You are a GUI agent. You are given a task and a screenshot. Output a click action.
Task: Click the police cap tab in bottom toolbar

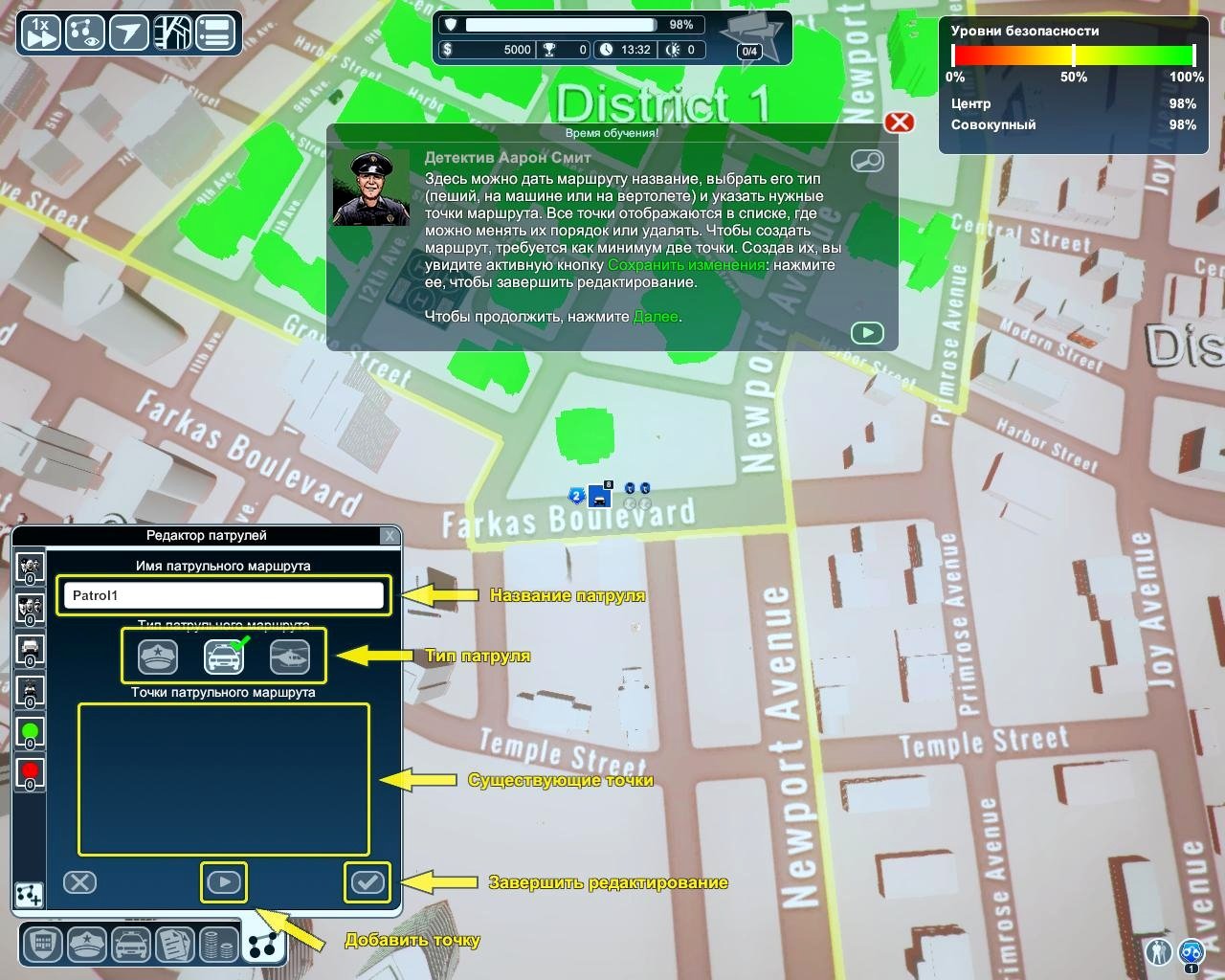click(85, 944)
